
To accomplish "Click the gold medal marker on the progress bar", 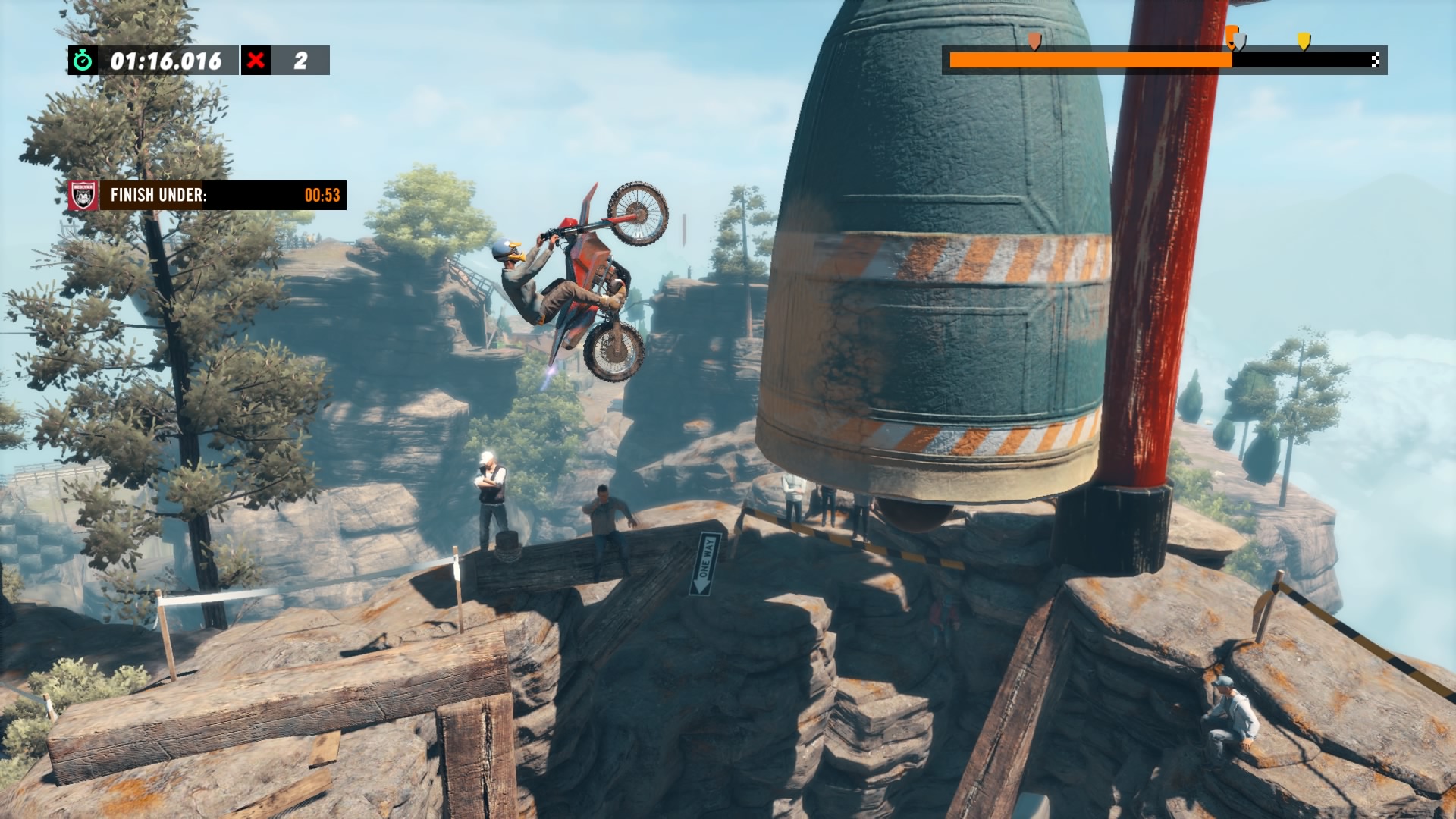I will [1304, 40].
